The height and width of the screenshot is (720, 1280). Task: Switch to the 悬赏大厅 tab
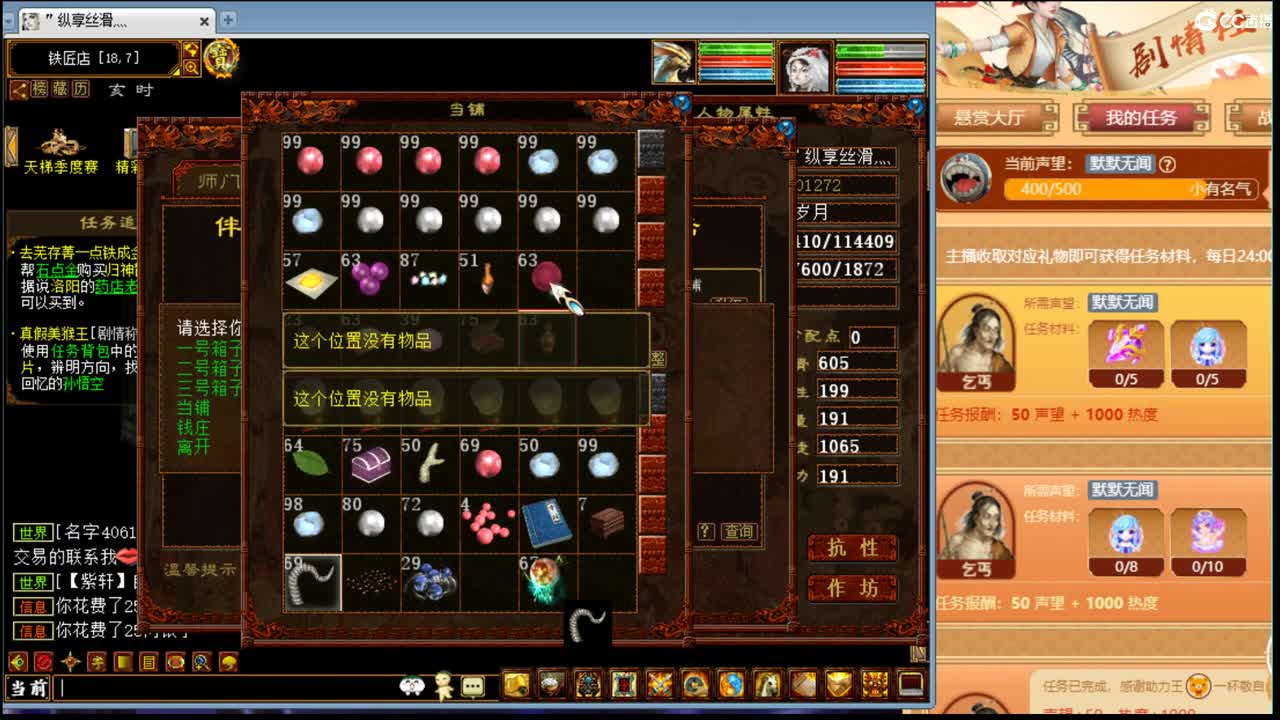990,117
